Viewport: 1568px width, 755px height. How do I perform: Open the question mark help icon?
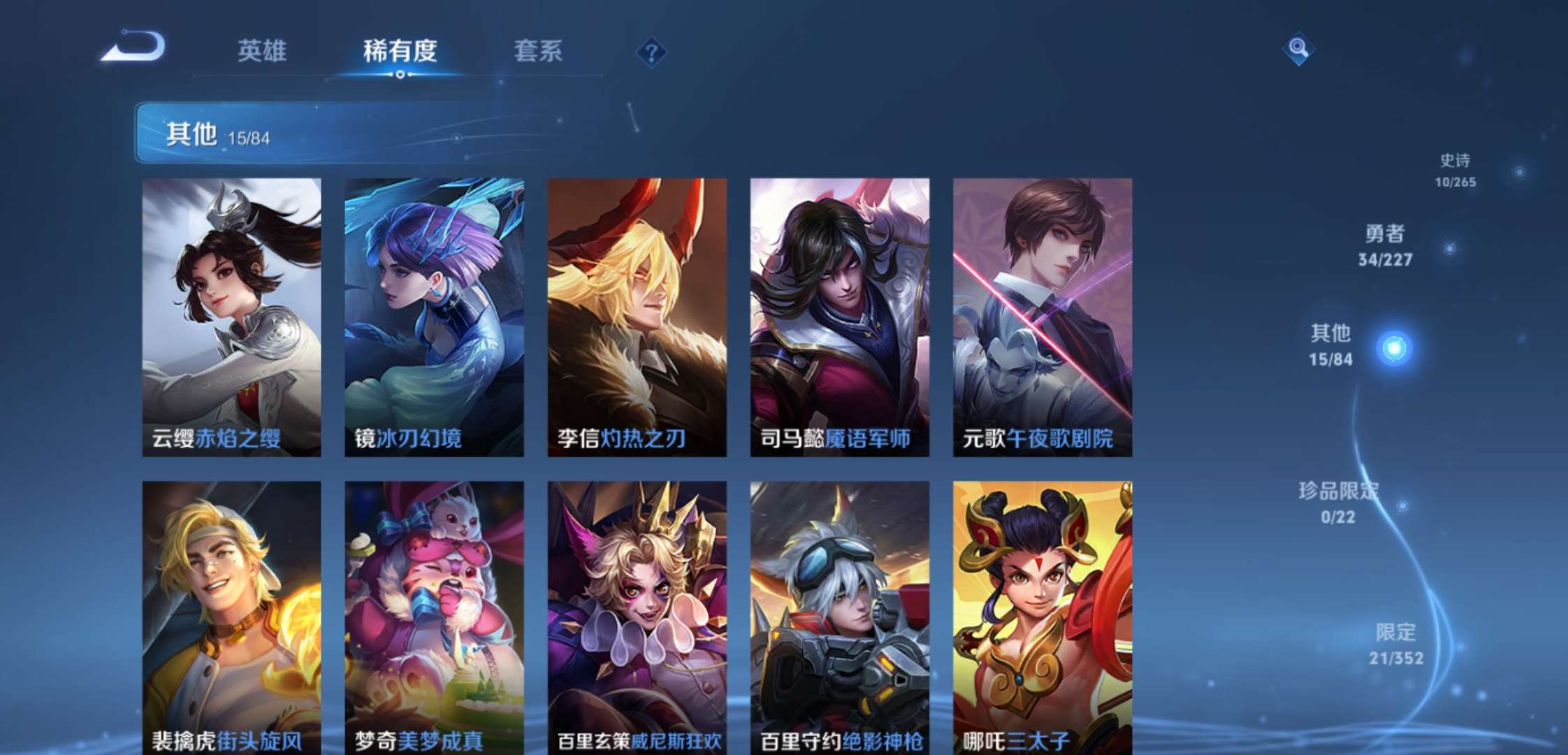point(651,52)
